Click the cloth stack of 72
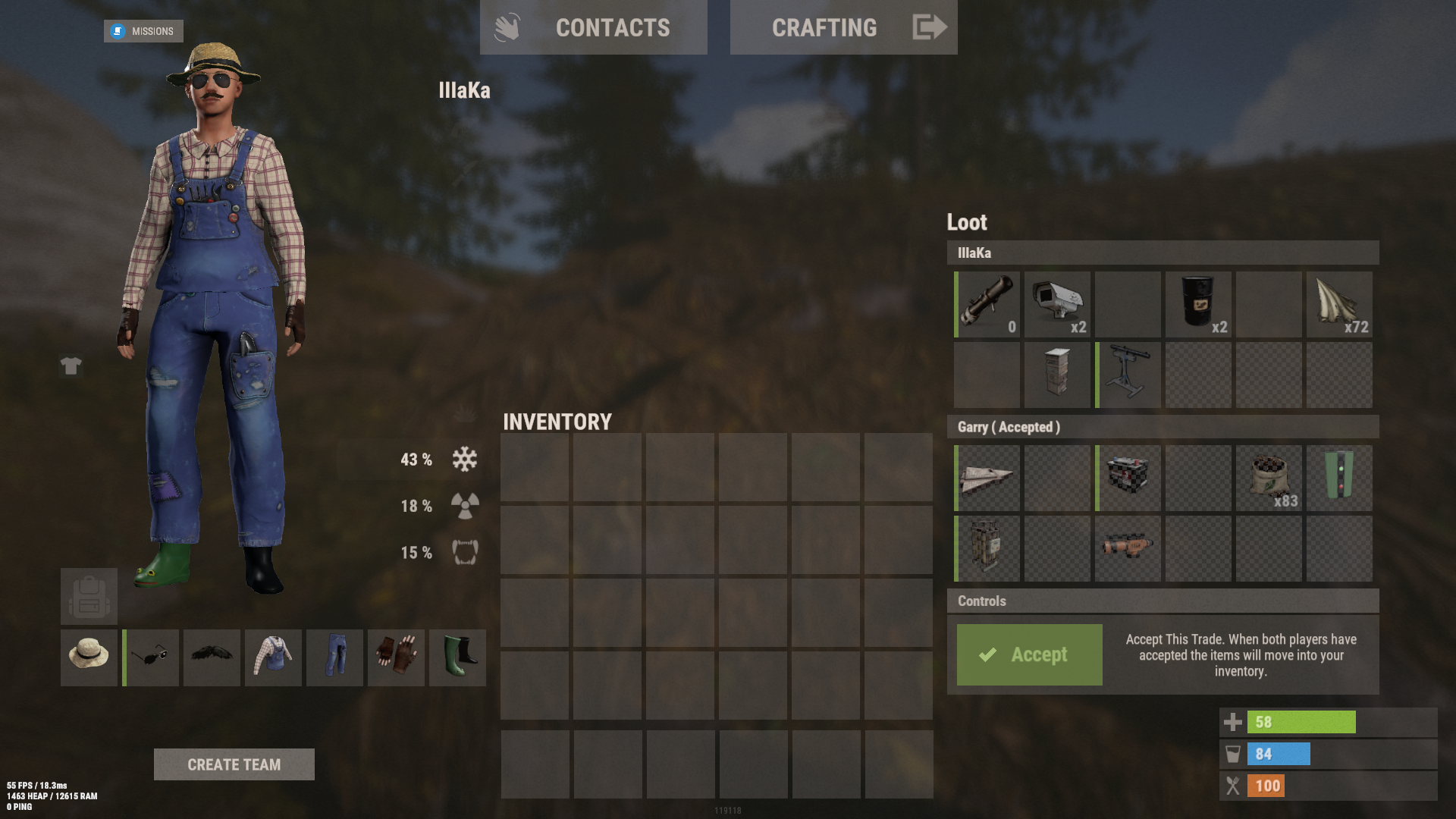Viewport: 1456px width, 819px height. pos(1339,303)
